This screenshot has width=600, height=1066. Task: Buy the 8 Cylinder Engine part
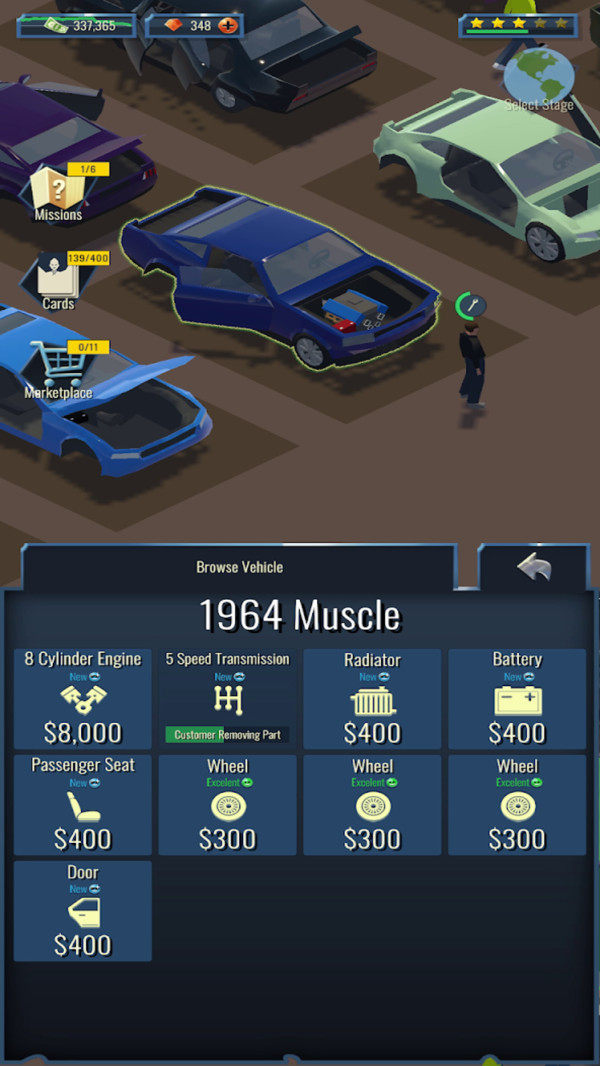[x=83, y=699]
